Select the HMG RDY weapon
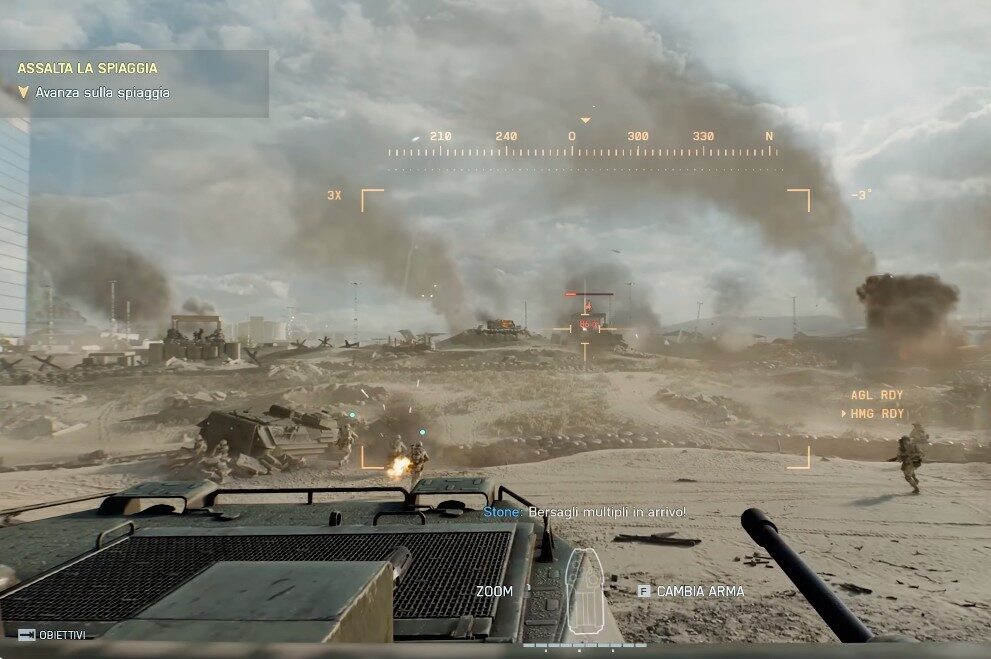991x659 pixels. pos(877,413)
